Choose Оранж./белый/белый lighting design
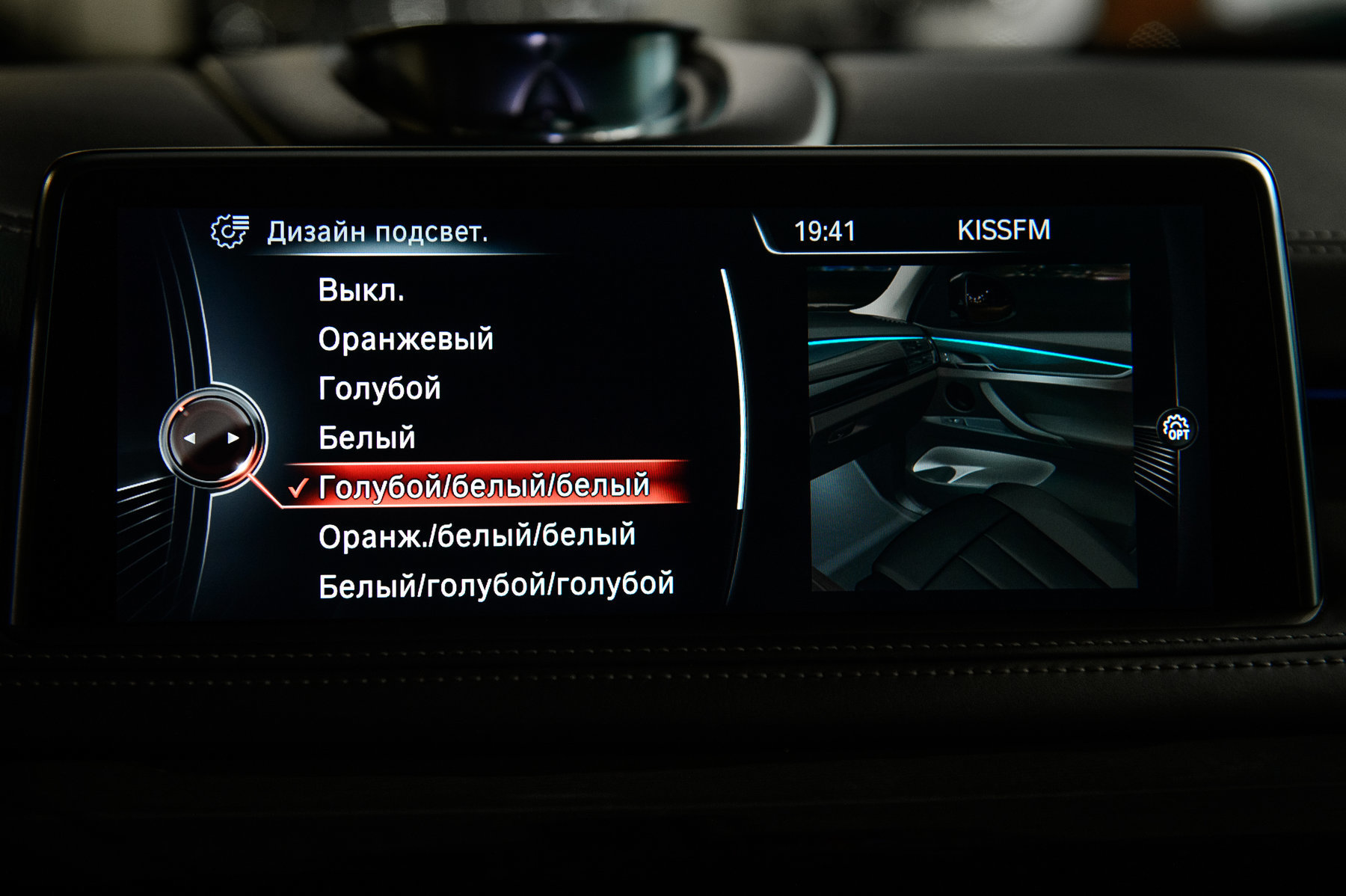Image resolution: width=1346 pixels, height=896 pixels. (477, 536)
